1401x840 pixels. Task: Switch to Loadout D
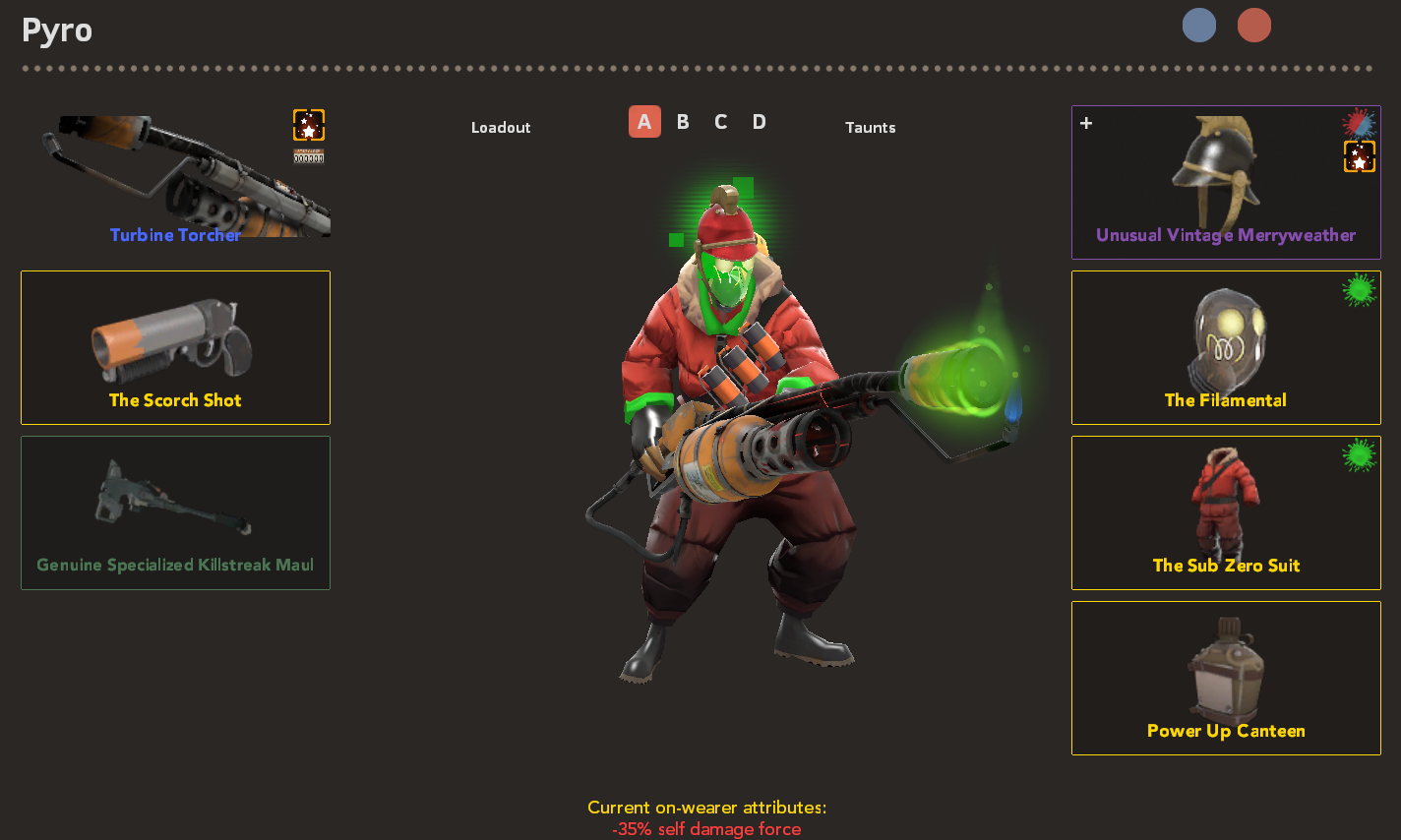(759, 121)
